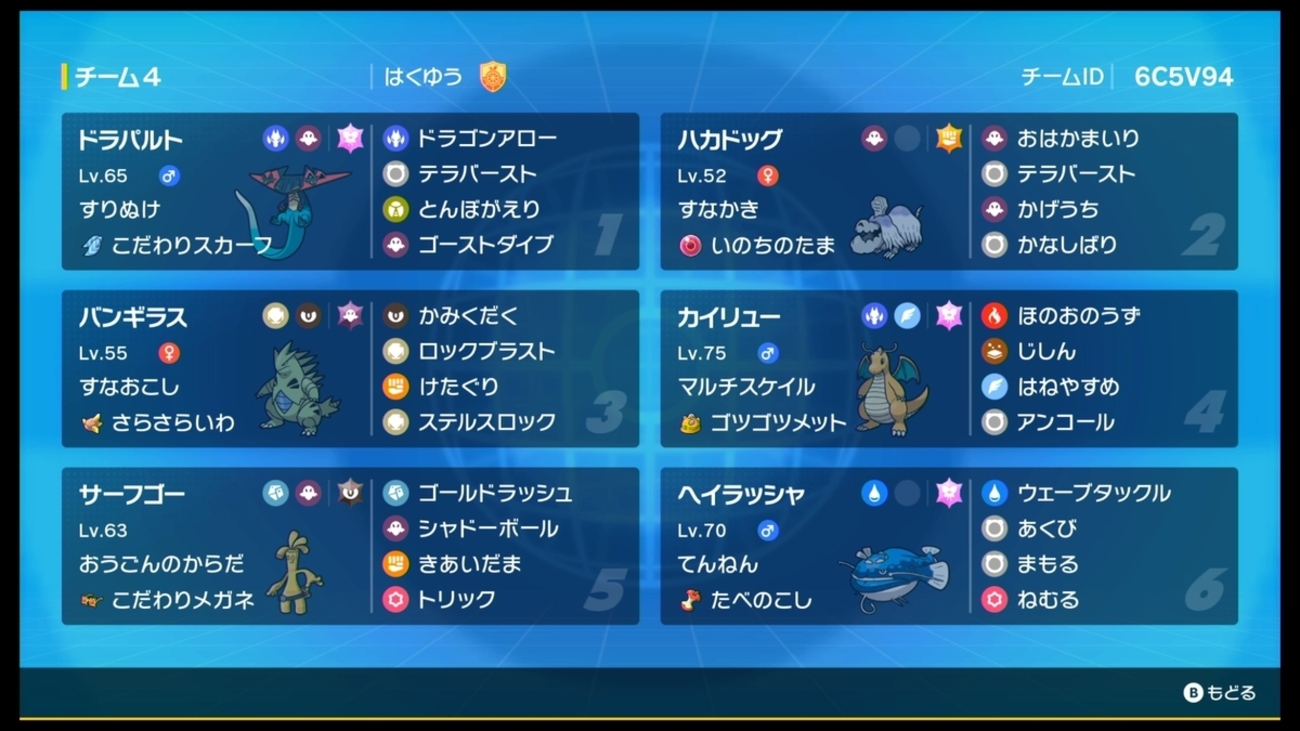
Task: Select the サーフゴー team slot
Action: pos(350,546)
